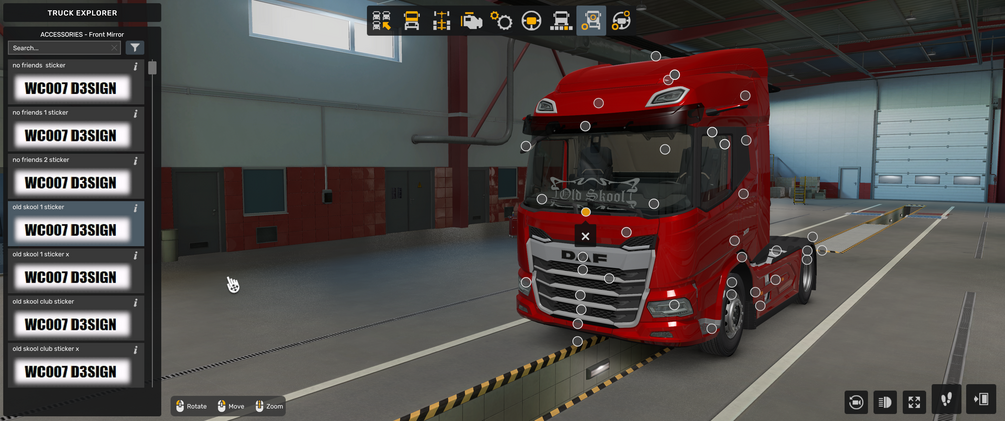
Task: Close the front mirror accessory slot marker
Action: click(x=585, y=236)
